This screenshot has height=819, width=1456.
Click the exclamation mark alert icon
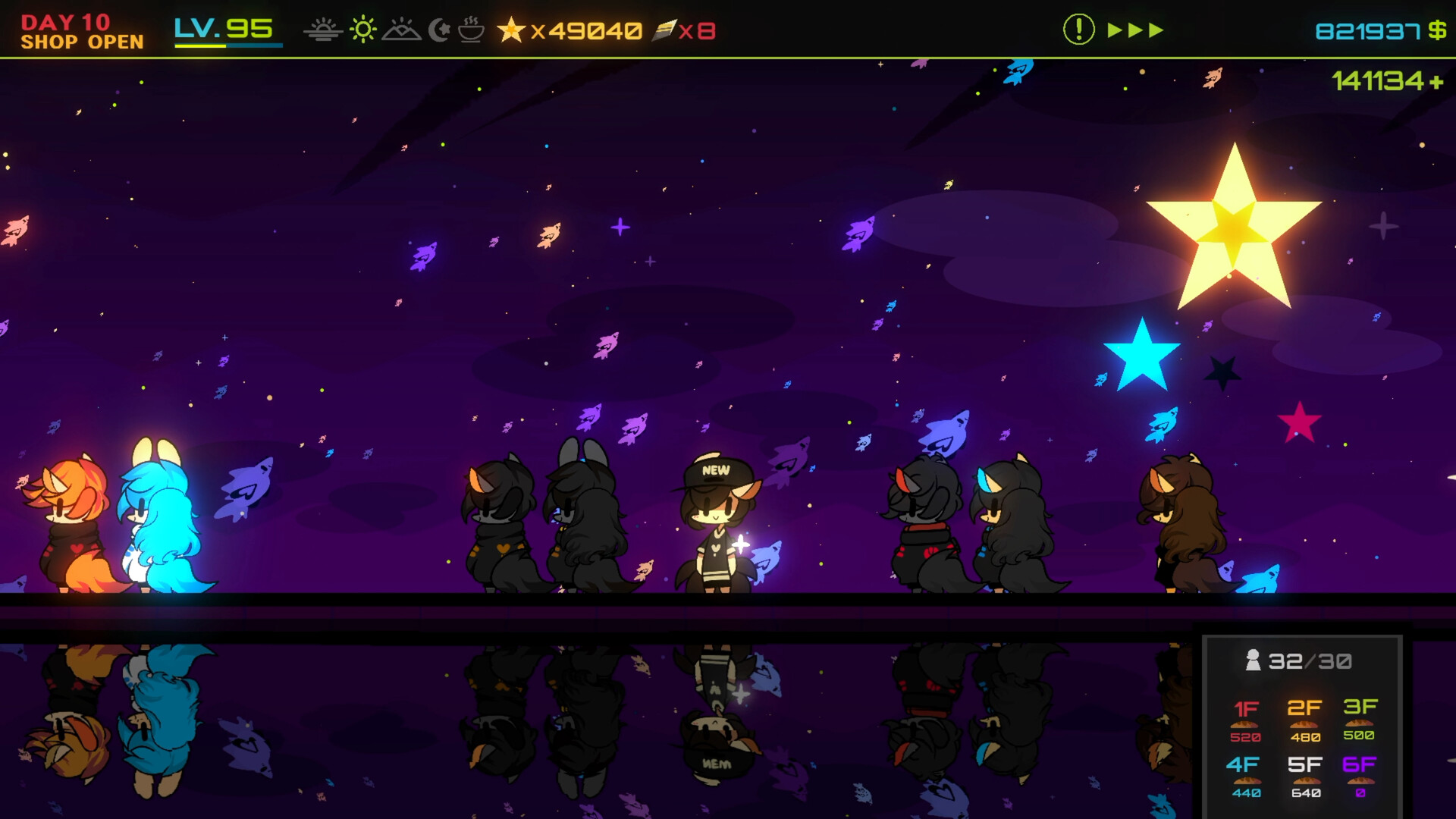[x=1078, y=30]
